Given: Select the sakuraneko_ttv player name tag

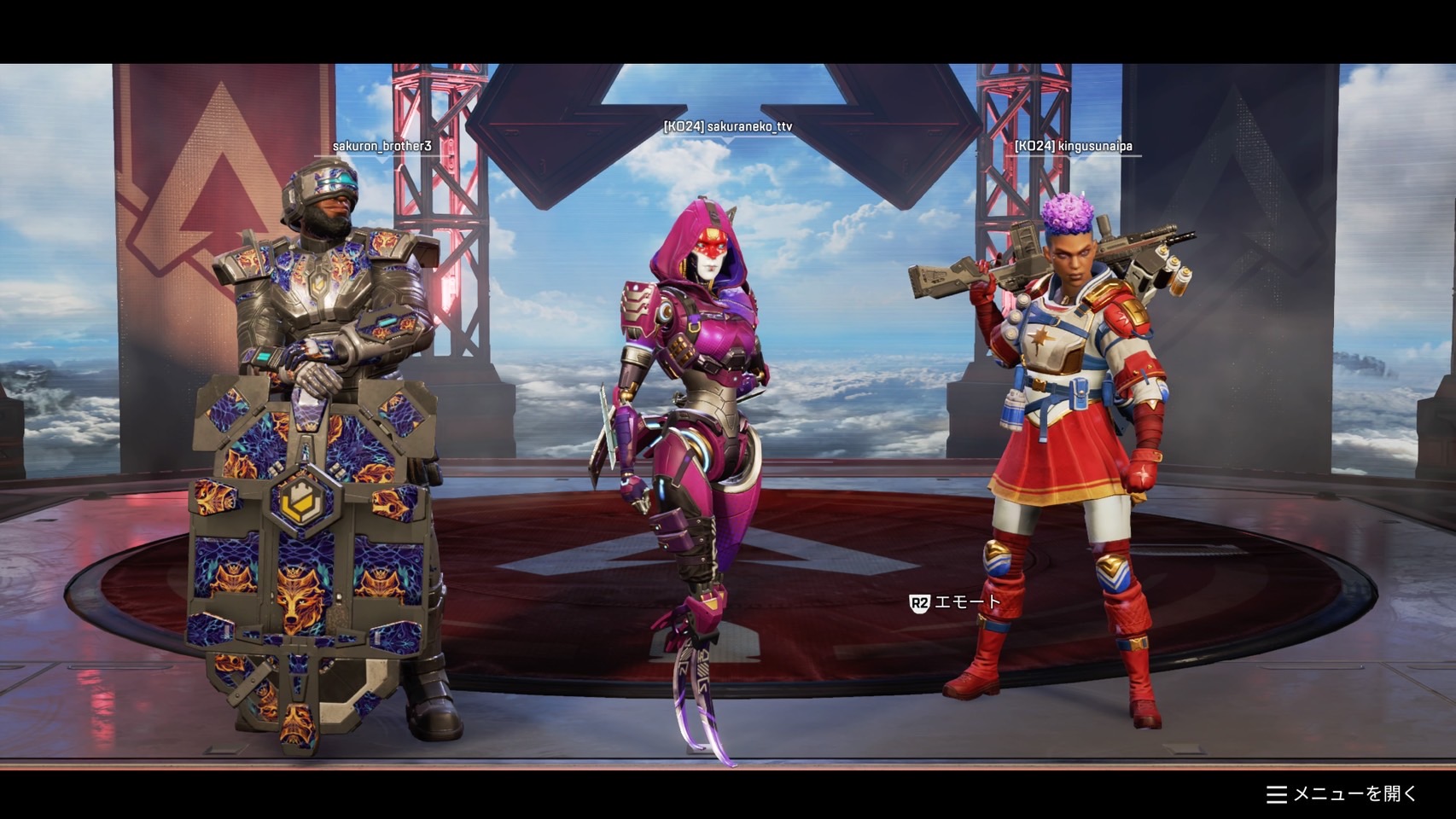Looking at the screenshot, I should pos(728,126).
